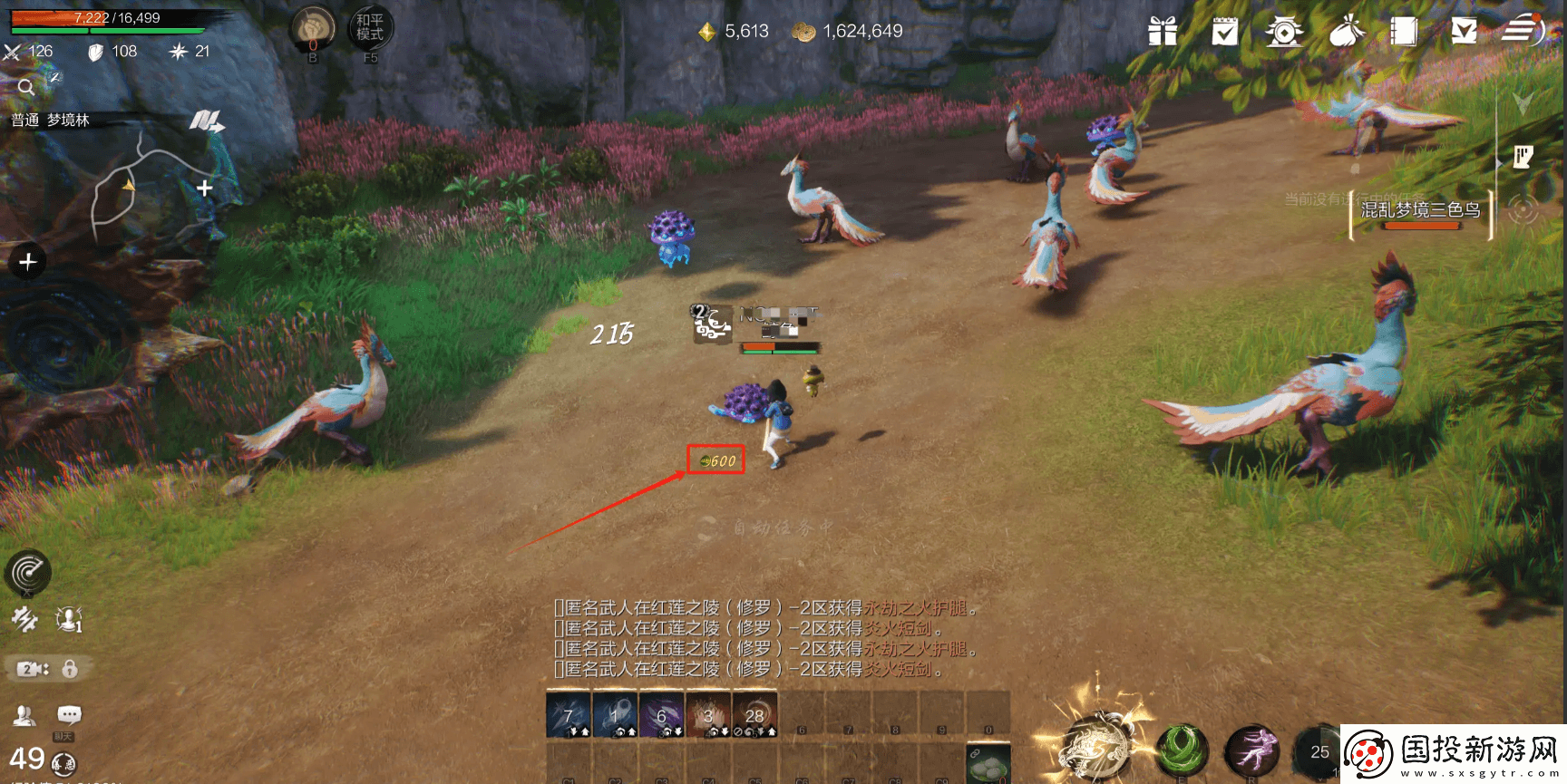This screenshot has height=784, width=1567.
Task: Open the friends silhouettes icon
Action: point(24,716)
